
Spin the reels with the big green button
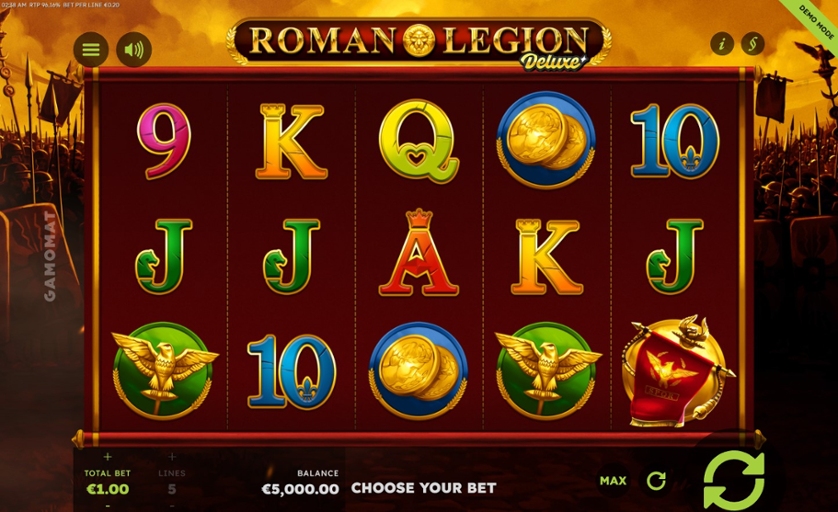coord(733,479)
